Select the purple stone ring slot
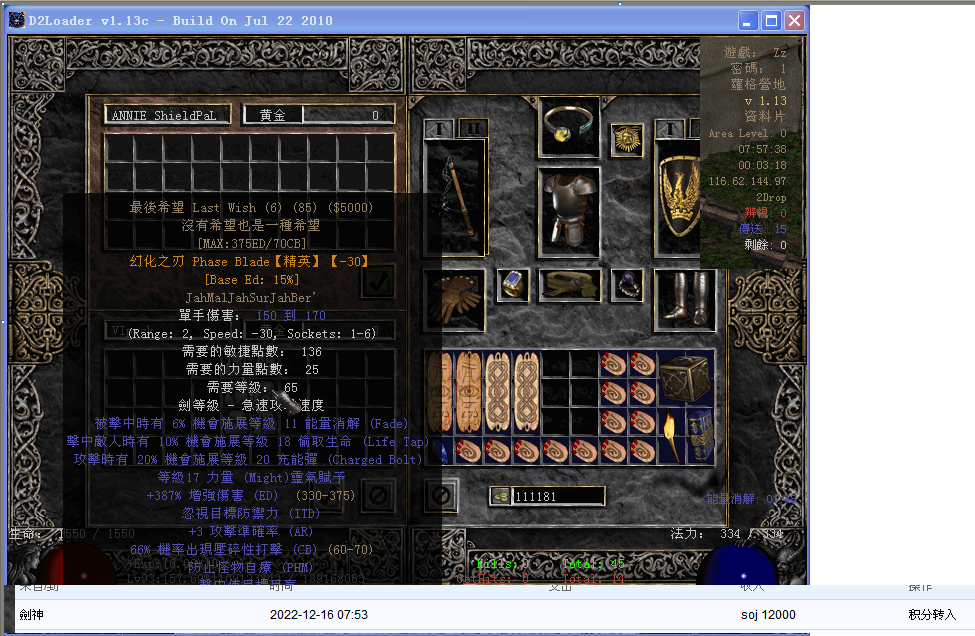 [628, 284]
